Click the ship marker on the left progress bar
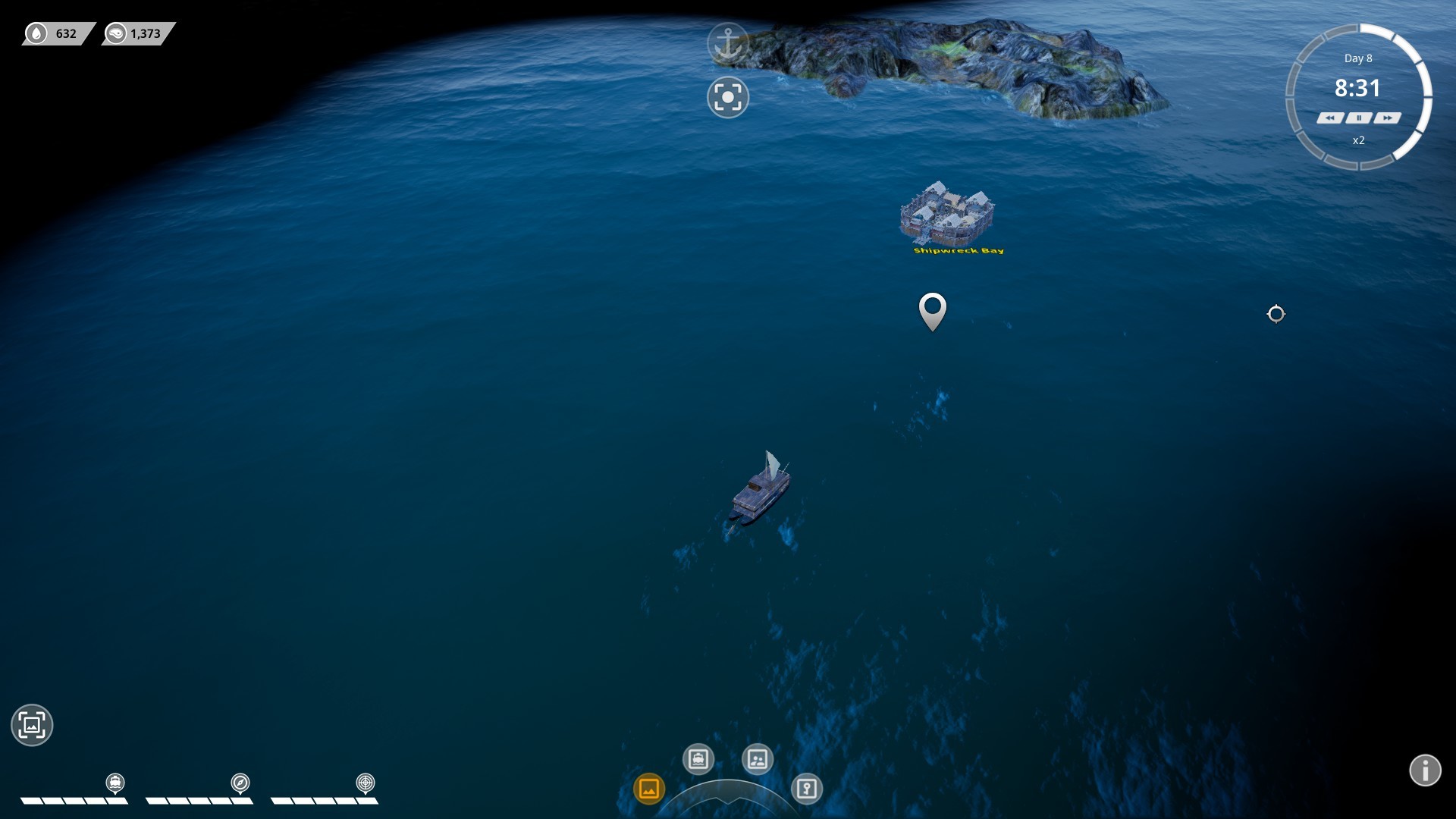This screenshot has height=819, width=1456. point(114,783)
